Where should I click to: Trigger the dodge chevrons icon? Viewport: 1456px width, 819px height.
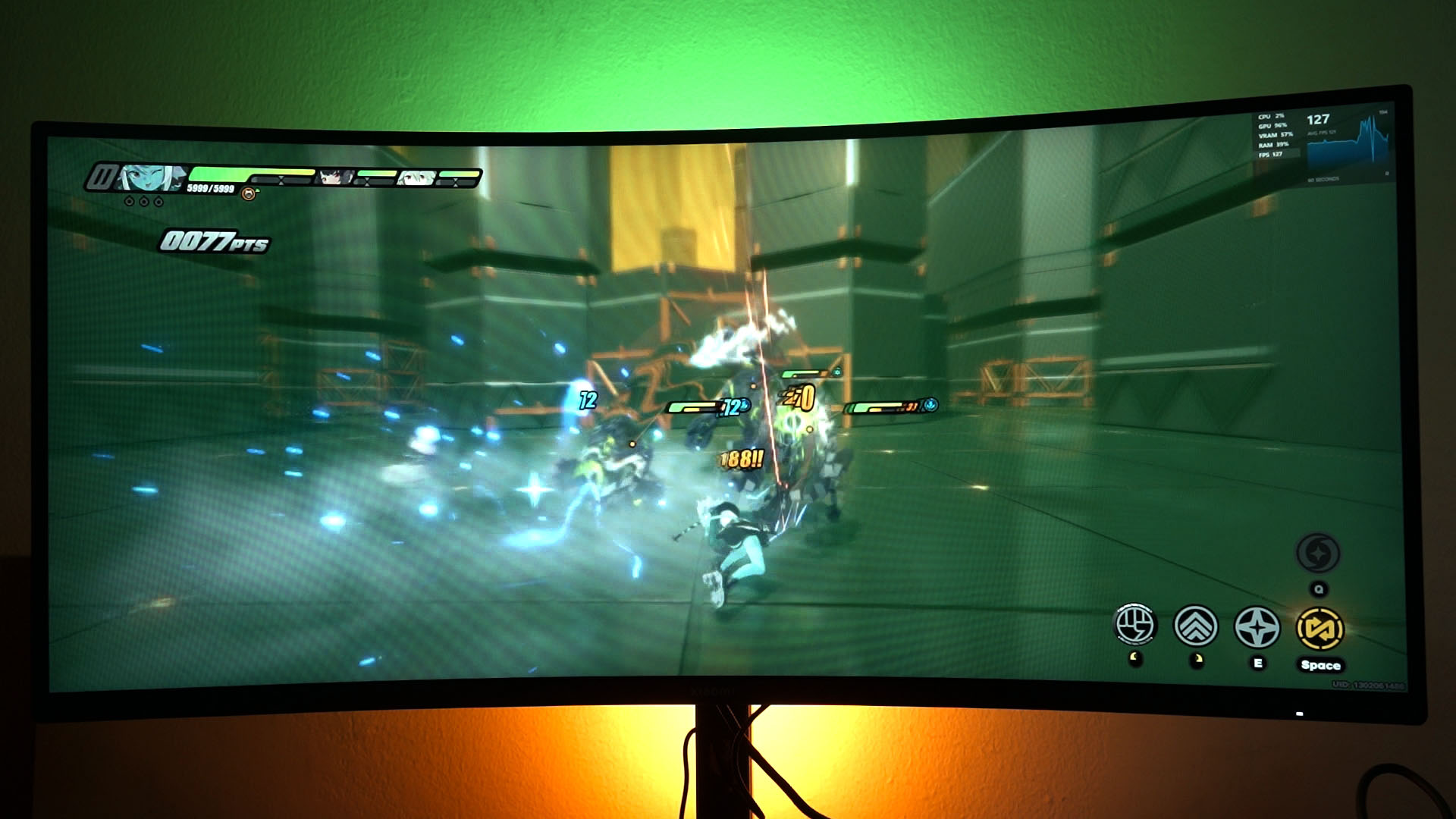click(x=1195, y=626)
